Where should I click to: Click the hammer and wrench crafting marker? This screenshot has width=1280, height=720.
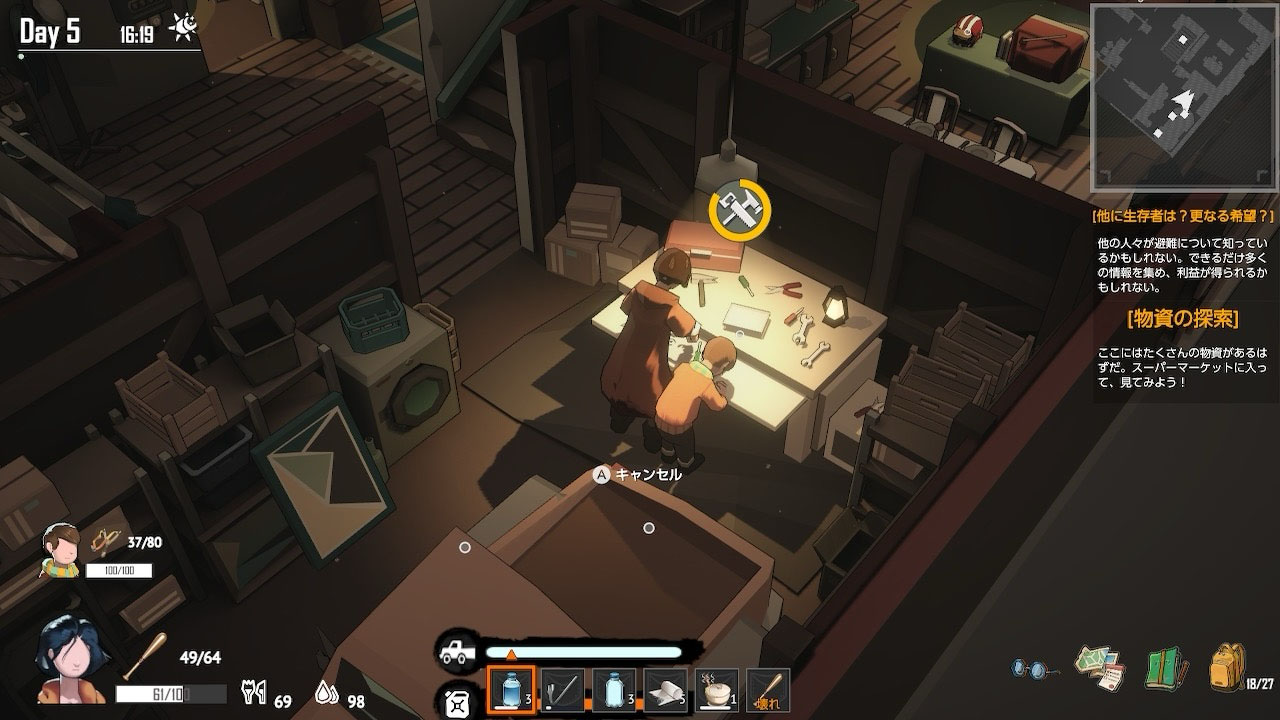[x=739, y=209]
